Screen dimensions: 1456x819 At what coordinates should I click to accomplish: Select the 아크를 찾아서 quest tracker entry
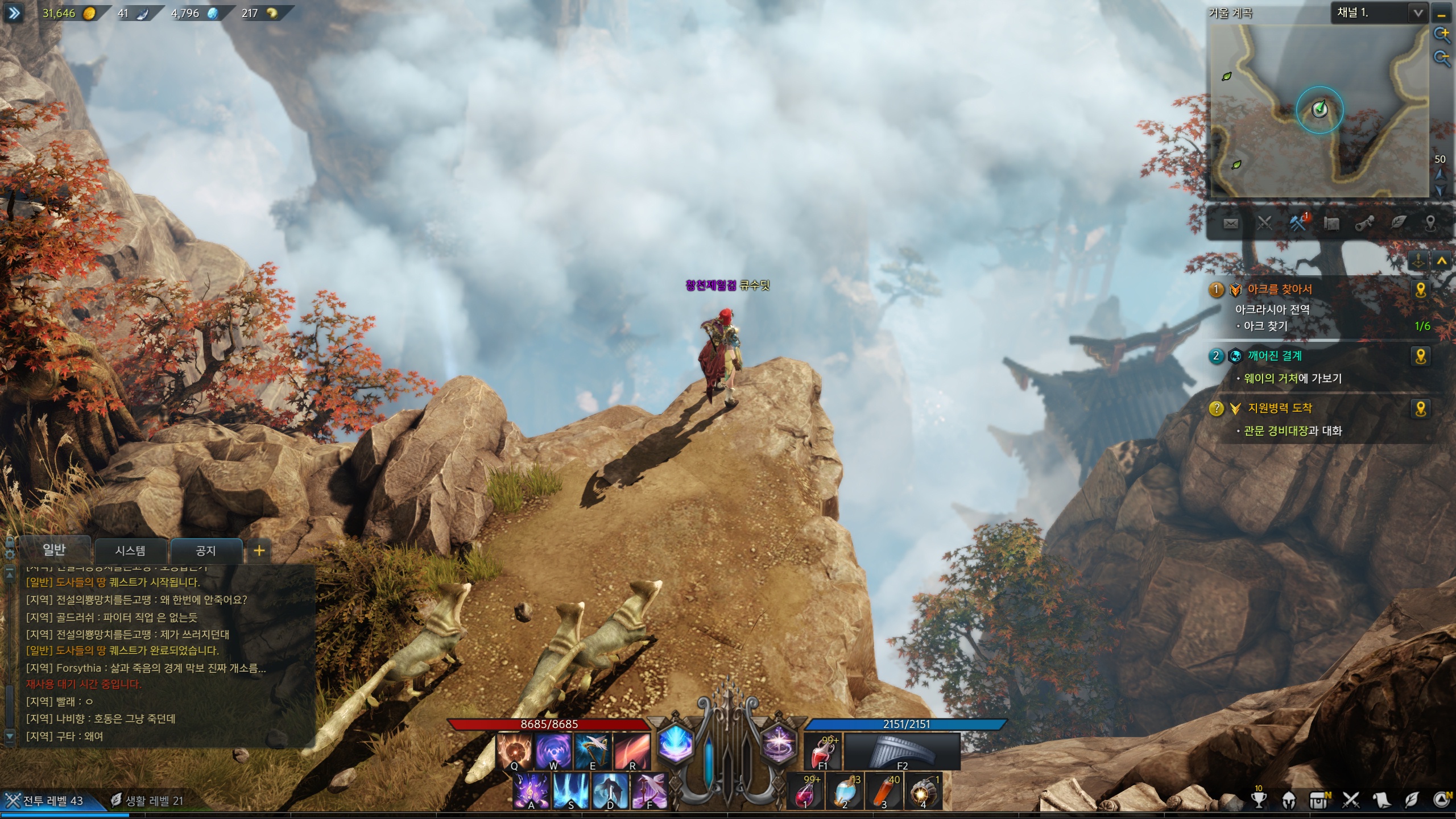[1279, 289]
